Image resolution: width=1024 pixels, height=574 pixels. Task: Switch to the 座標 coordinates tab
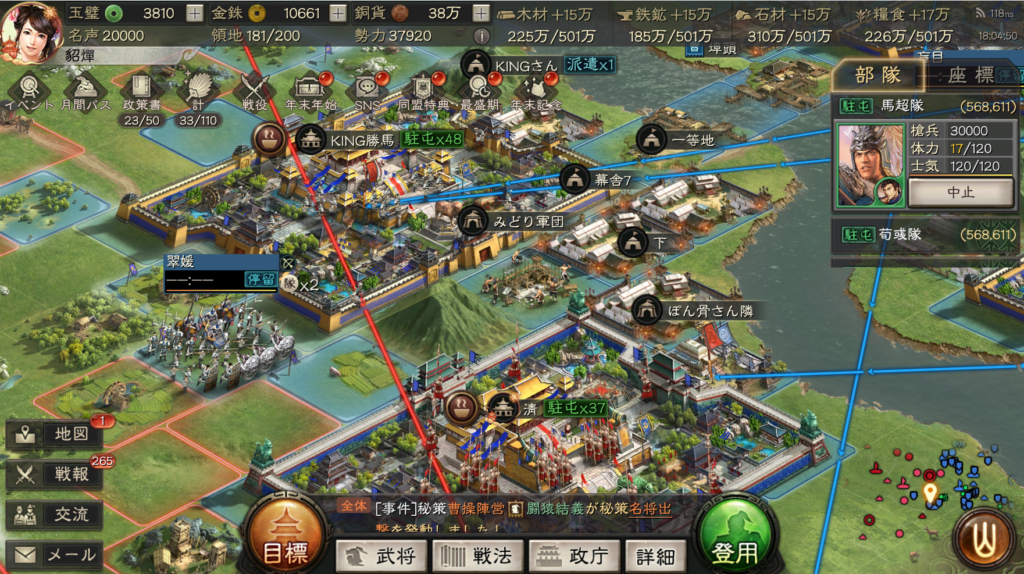(x=969, y=75)
